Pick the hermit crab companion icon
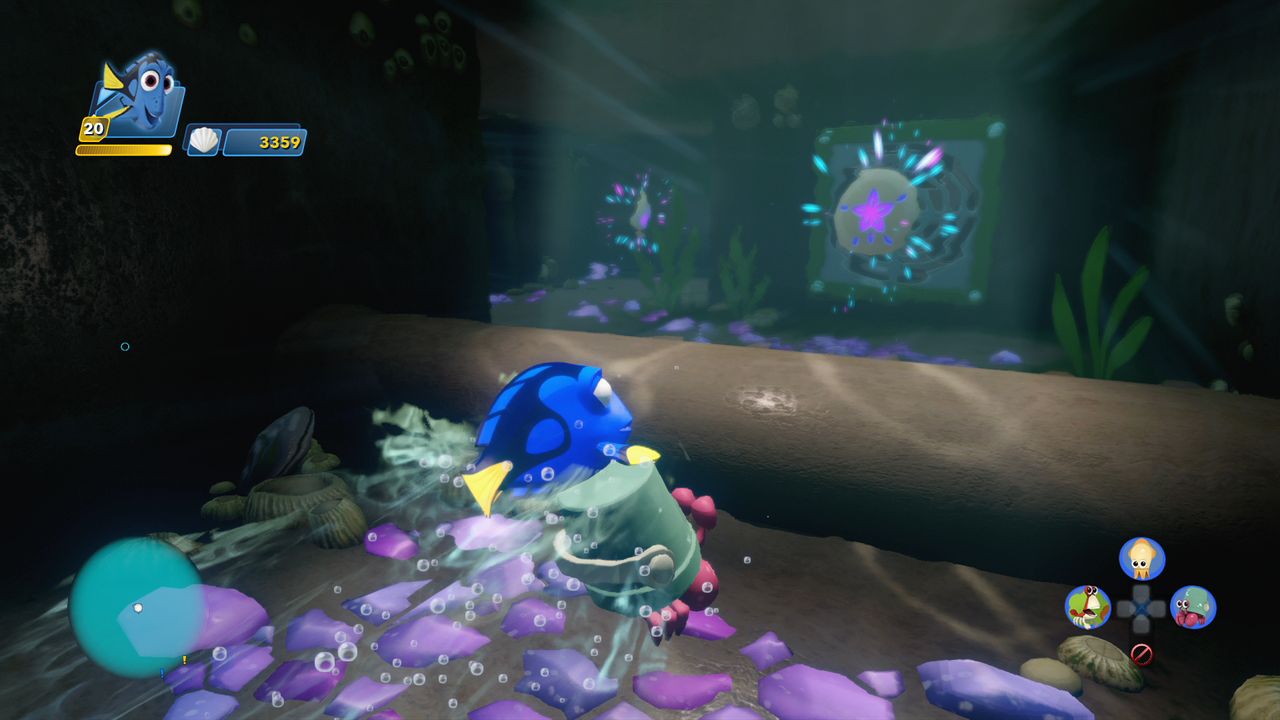 (1193, 607)
